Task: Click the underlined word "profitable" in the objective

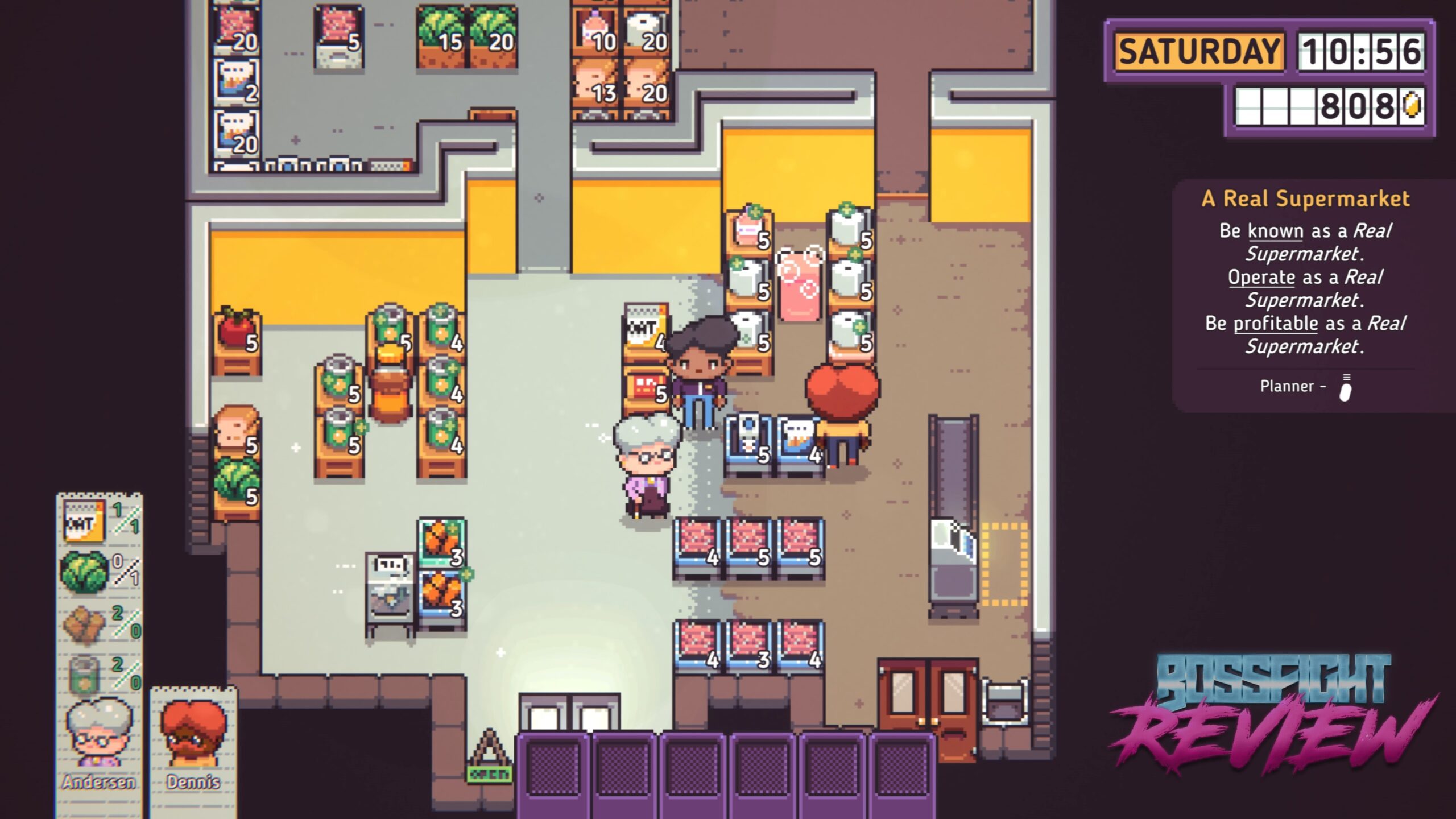Action: [x=1275, y=324]
